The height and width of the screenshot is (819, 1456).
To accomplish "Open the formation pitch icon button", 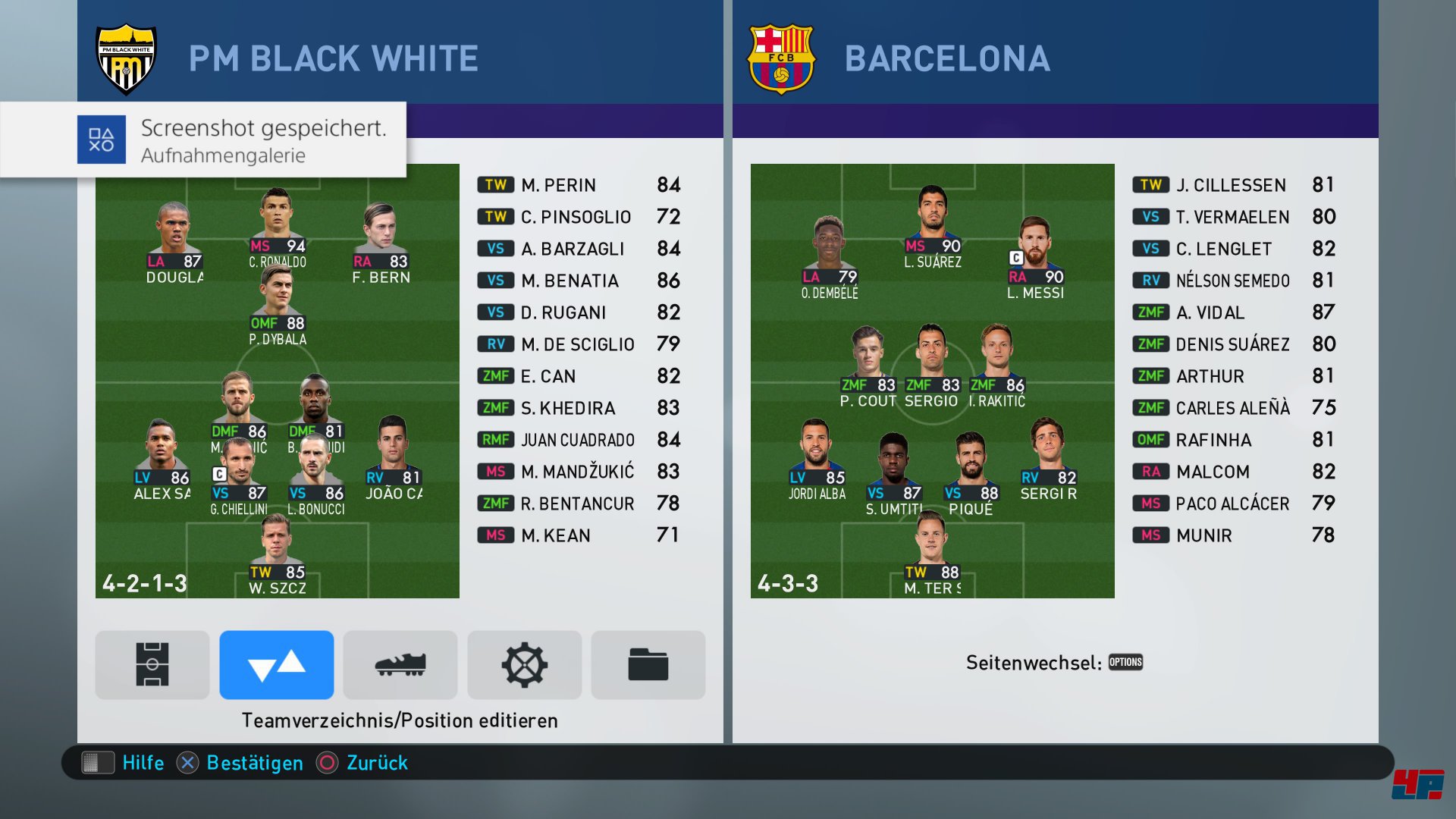I will [x=152, y=664].
